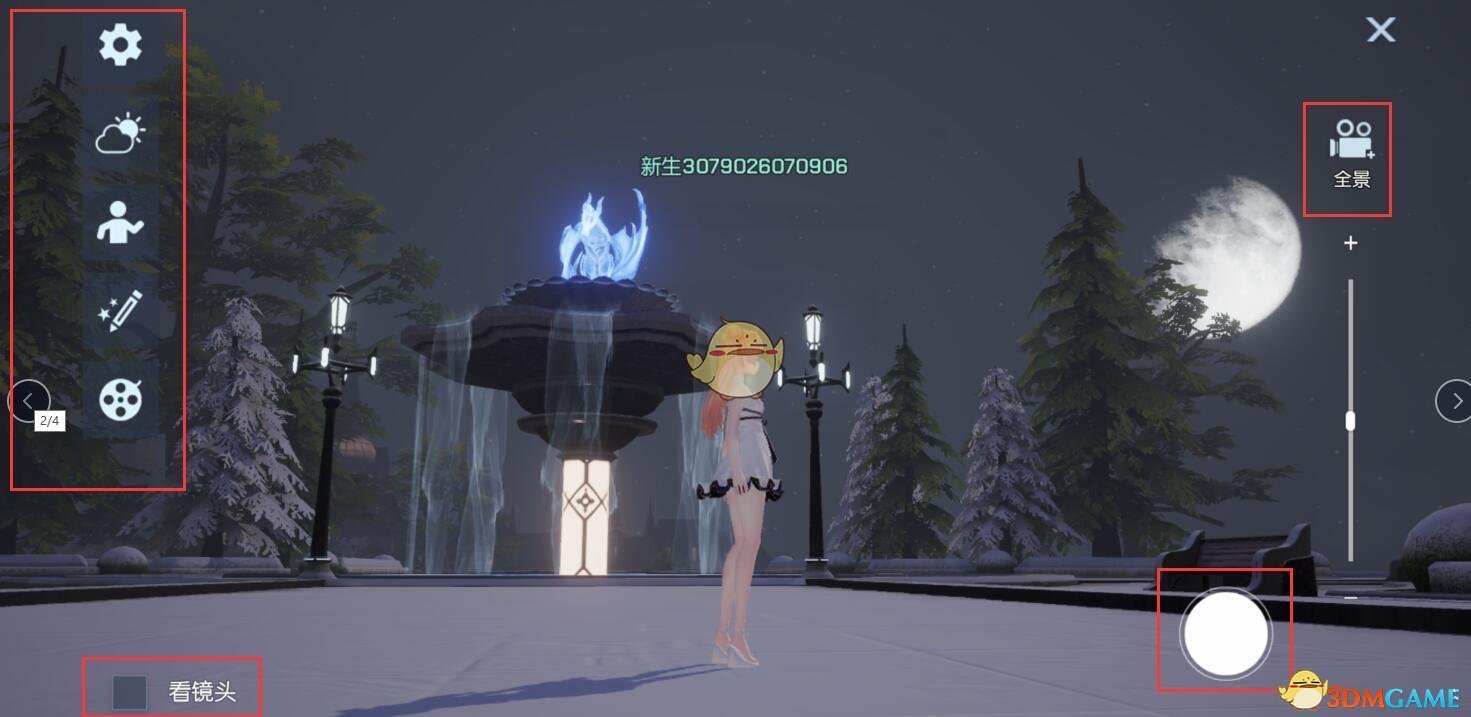
Task: Go to previous image with left arrow
Action: click(x=27, y=401)
